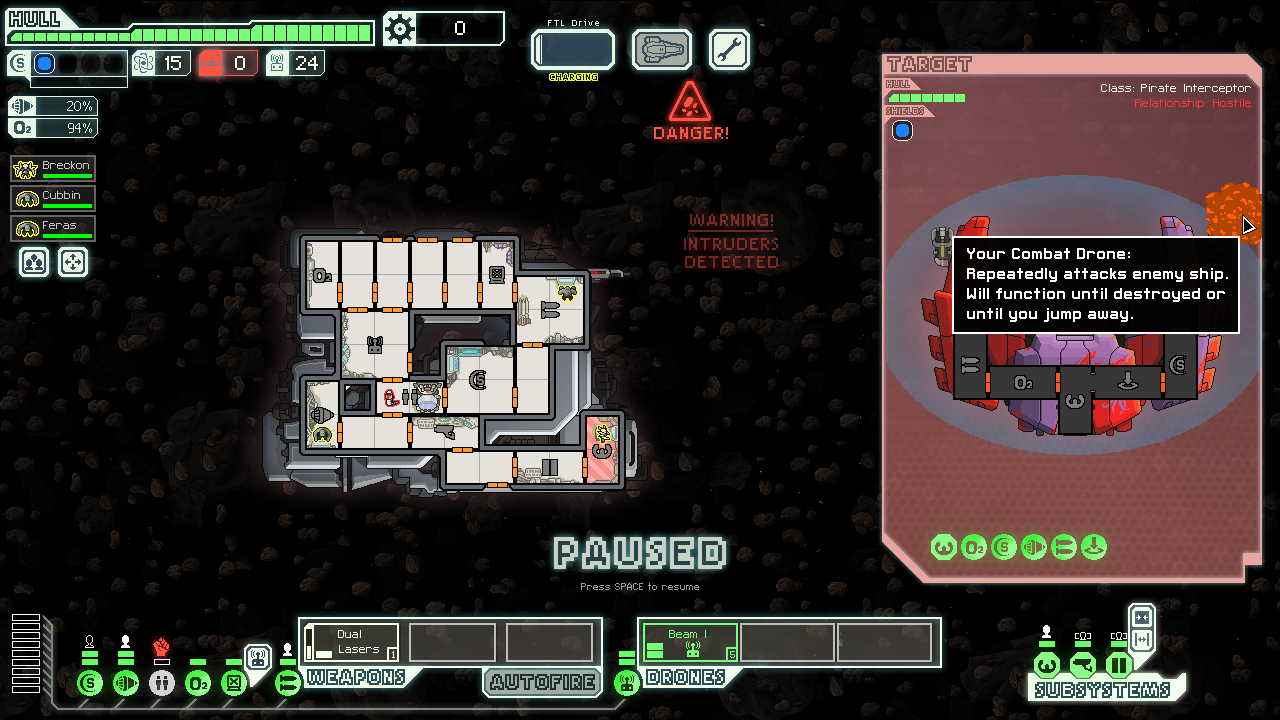
Task: Click the oxygen system icon
Action: click(198, 684)
